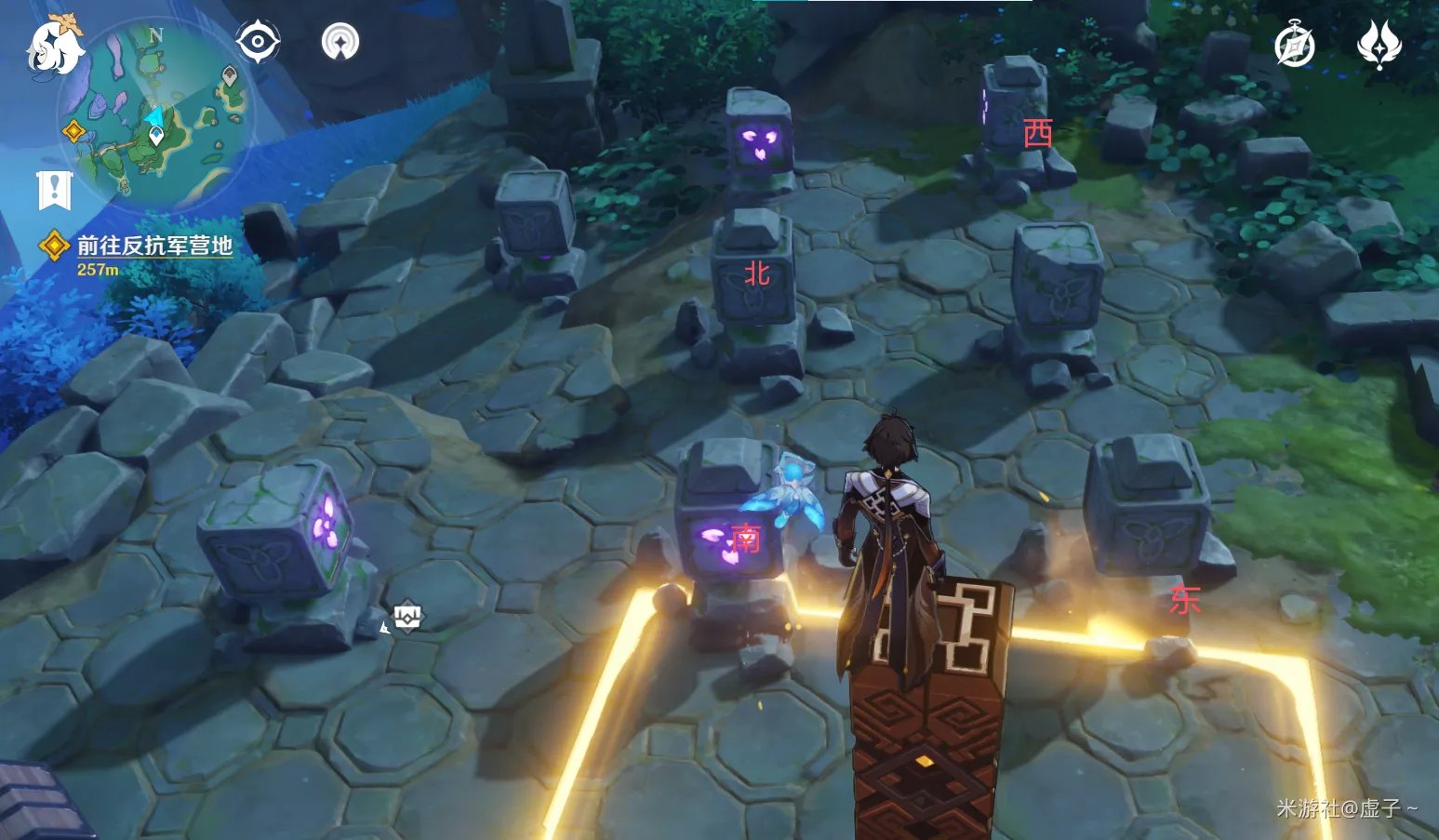
Task: Open the compass events icon
Action: click(1295, 45)
